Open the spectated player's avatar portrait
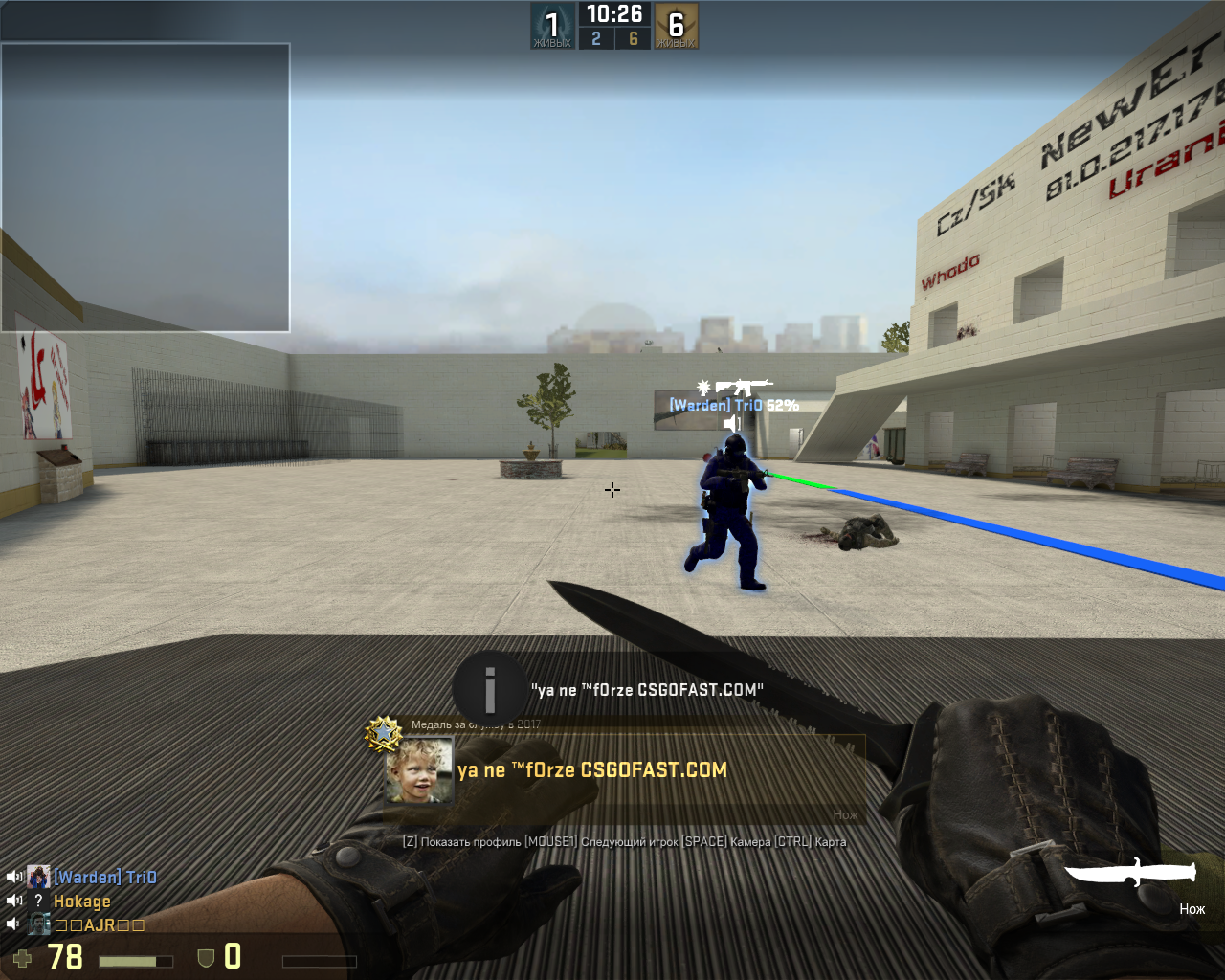This screenshot has width=1225, height=980. 419,770
